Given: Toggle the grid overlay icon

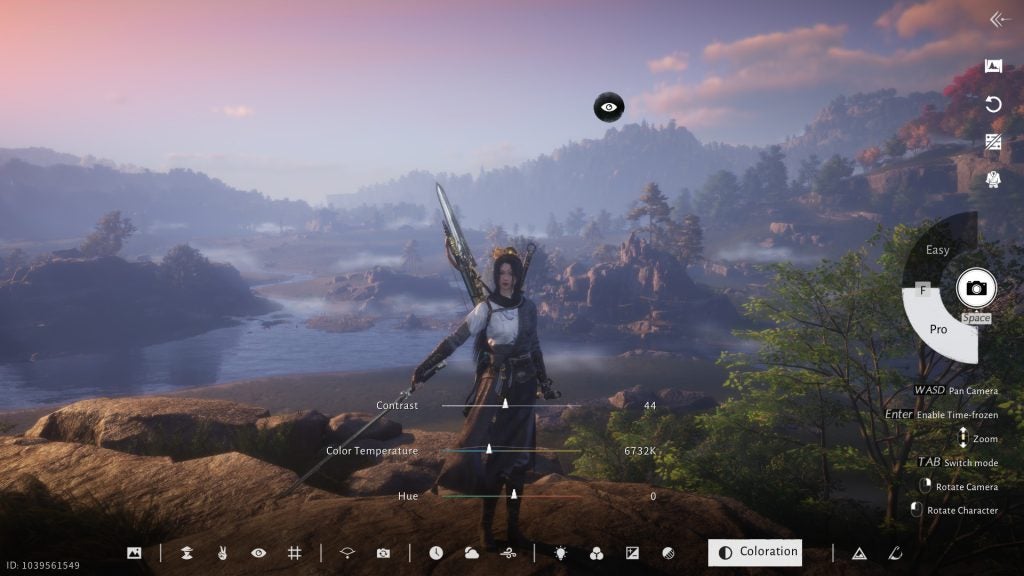Looking at the screenshot, I should (x=294, y=552).
